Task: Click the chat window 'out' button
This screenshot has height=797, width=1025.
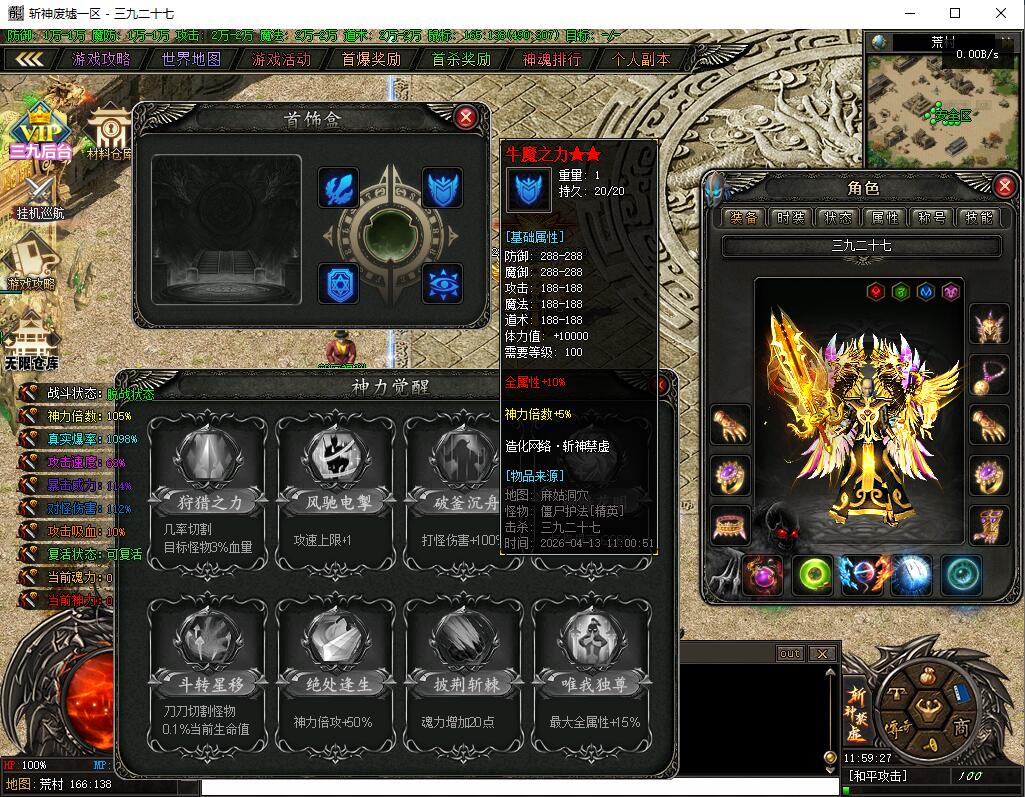Action: (x=790, y=653)
